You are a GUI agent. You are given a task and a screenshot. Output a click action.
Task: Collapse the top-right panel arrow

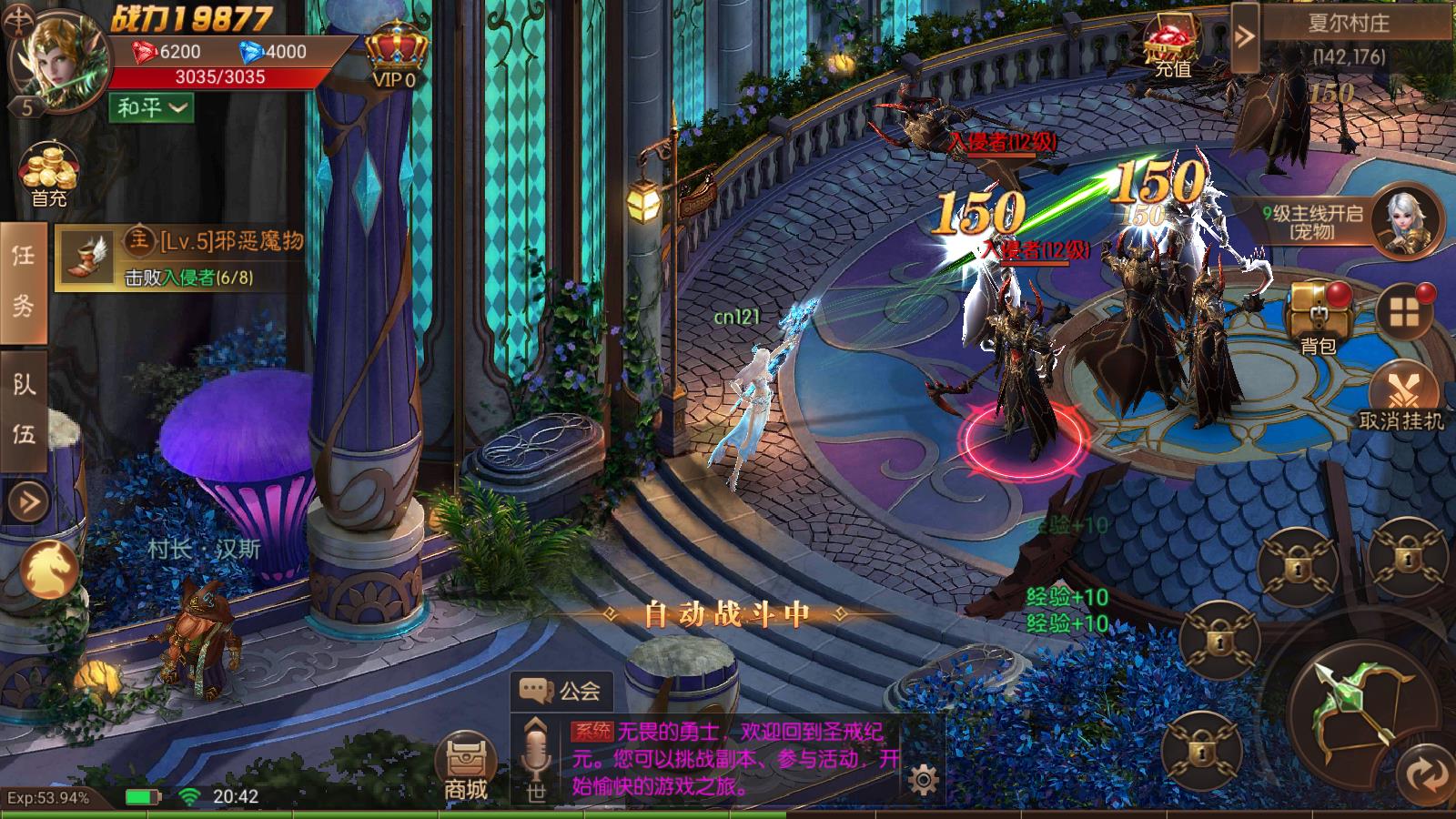tap(1244, 36)
